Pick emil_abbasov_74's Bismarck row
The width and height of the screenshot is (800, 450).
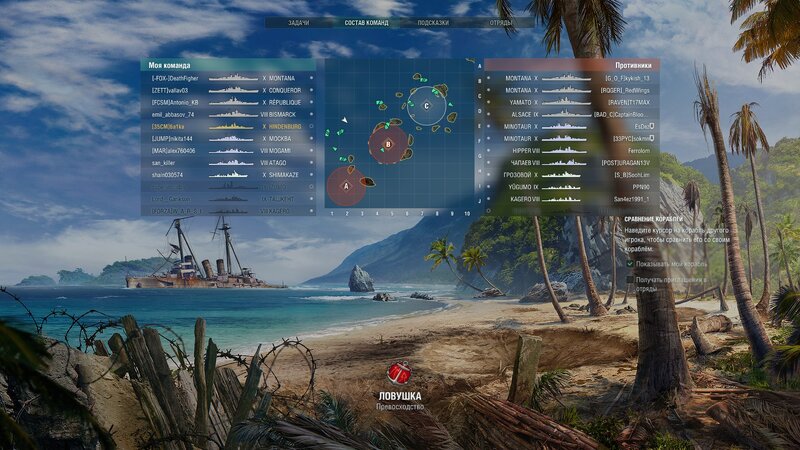[x=228, y=114]
